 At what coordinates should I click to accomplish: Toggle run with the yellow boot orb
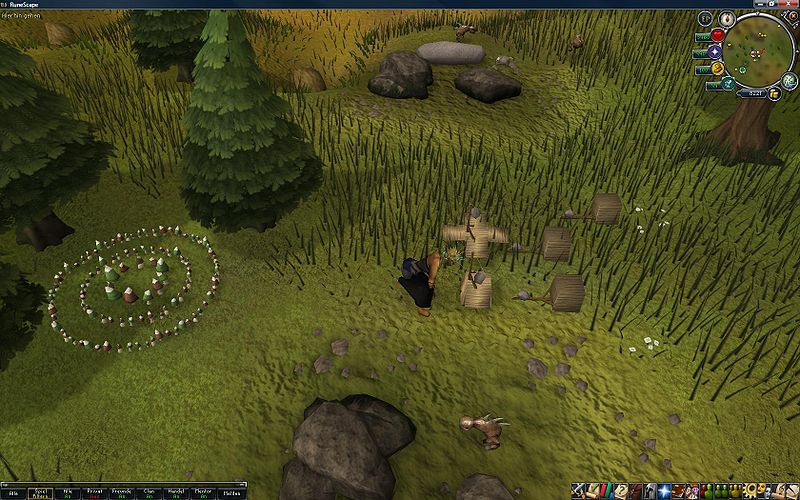[716, 68]
